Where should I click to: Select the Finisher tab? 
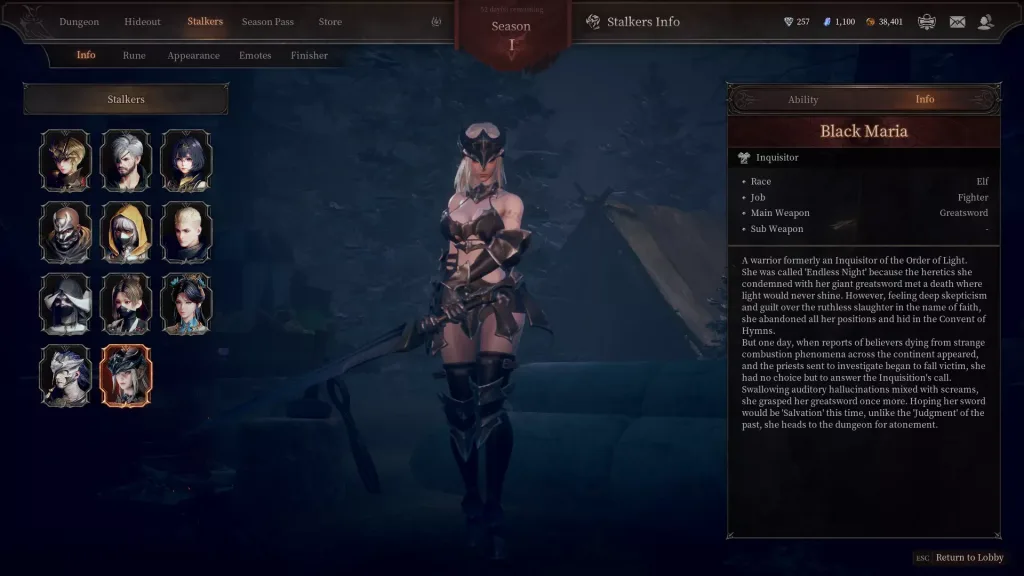pyautogui.click(x=309, y=56)
